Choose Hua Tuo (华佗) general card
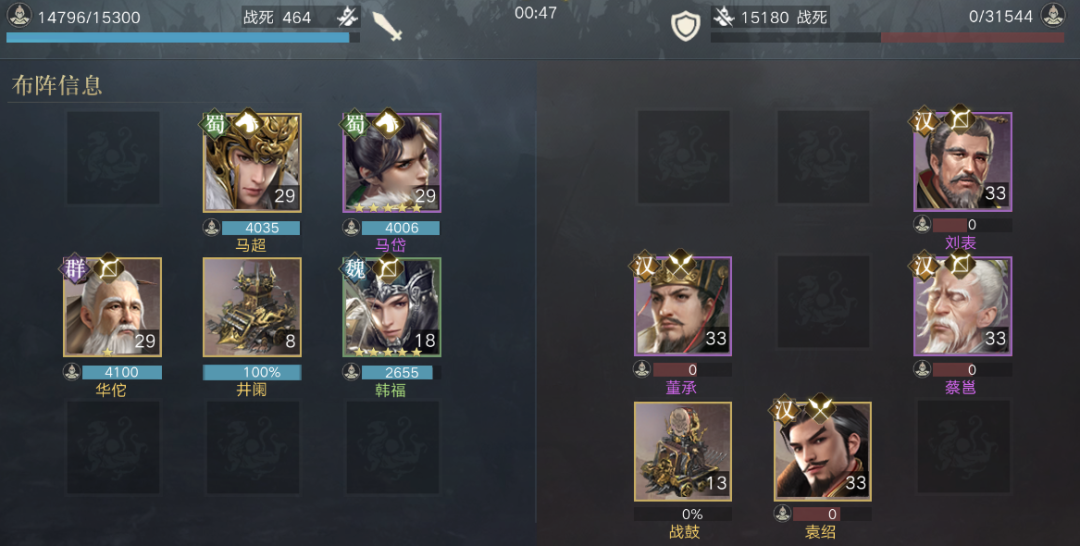Screen dimensions: 1080x546 (112, 307)
